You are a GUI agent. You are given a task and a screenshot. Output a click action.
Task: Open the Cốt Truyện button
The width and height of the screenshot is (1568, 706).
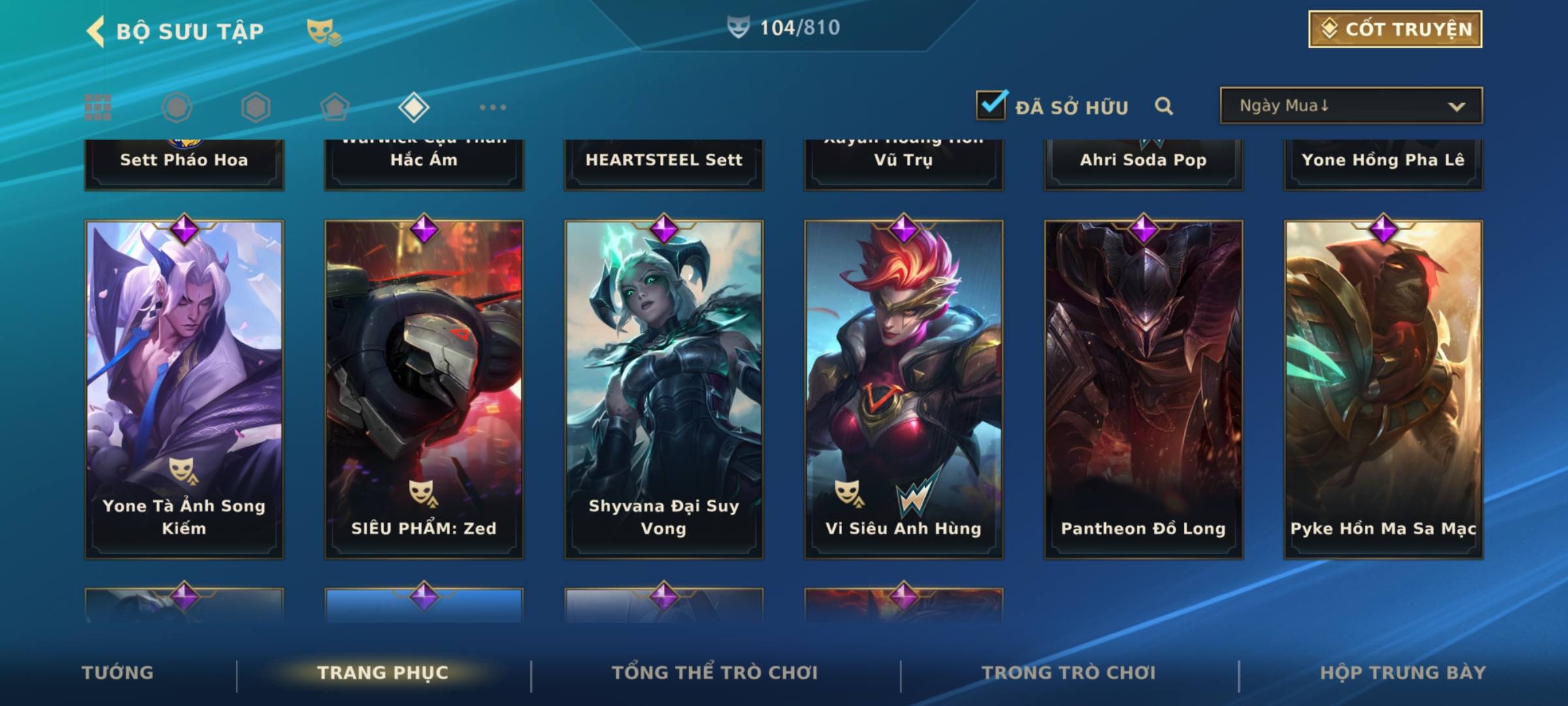pos(1395,29)
